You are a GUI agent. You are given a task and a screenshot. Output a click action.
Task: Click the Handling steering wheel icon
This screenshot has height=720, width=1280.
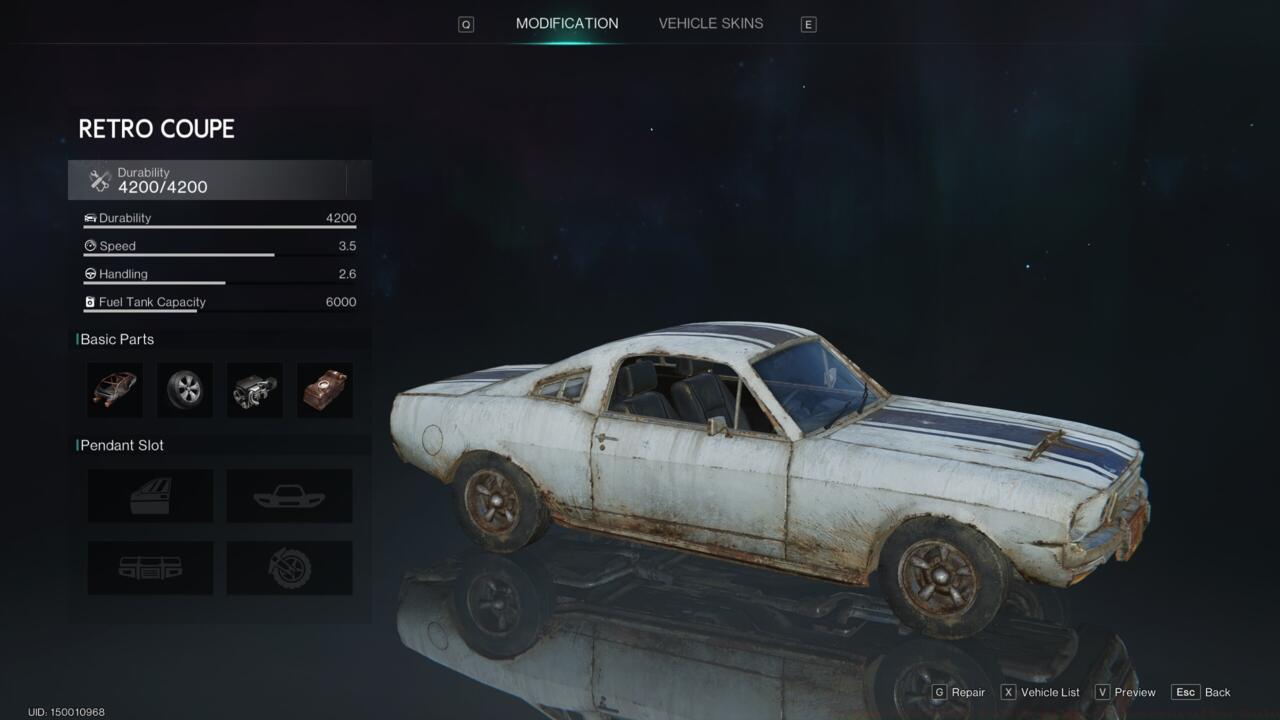pos(91,273)
